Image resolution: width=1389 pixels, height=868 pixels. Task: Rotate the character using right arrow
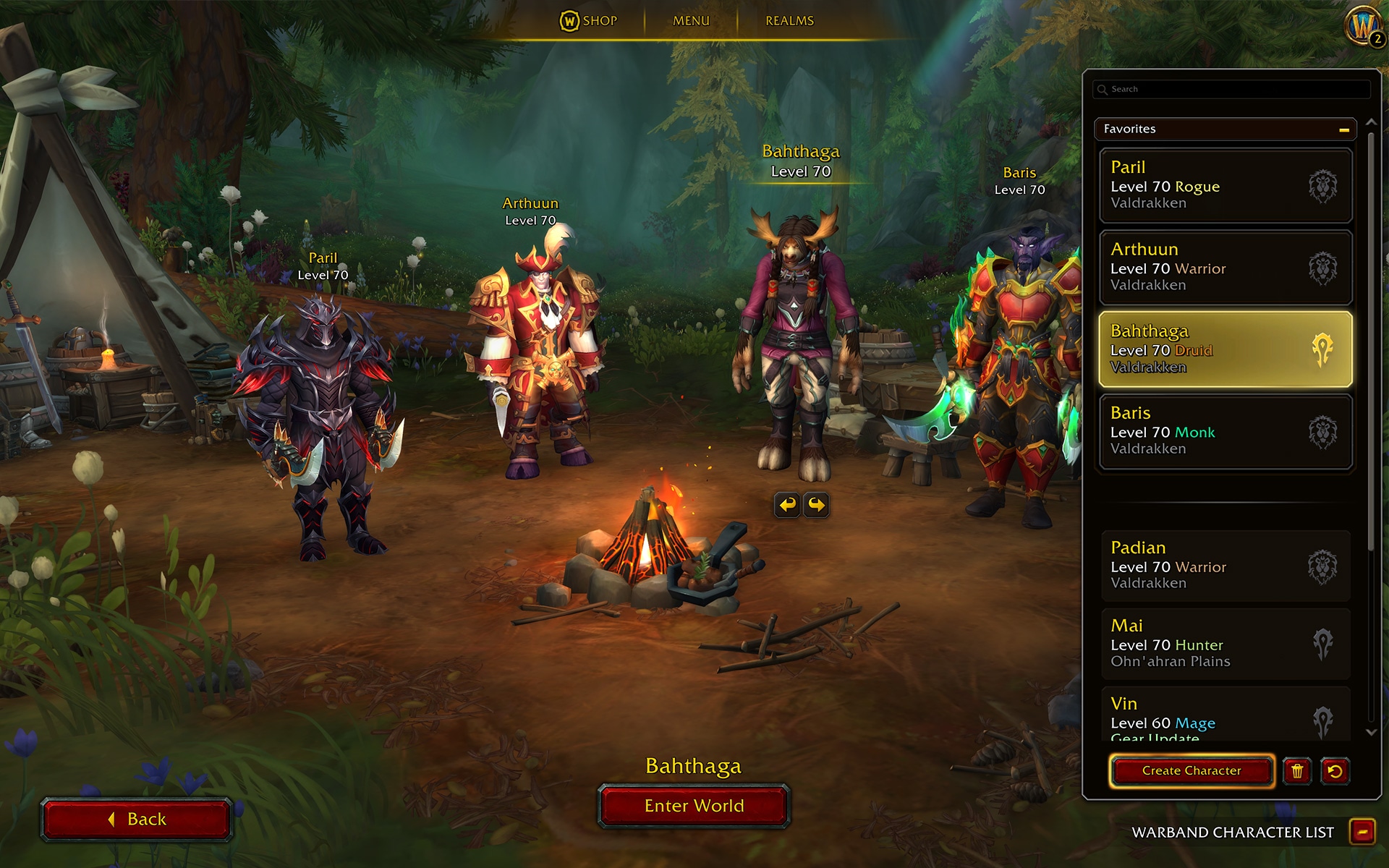(x=817, y=505)
